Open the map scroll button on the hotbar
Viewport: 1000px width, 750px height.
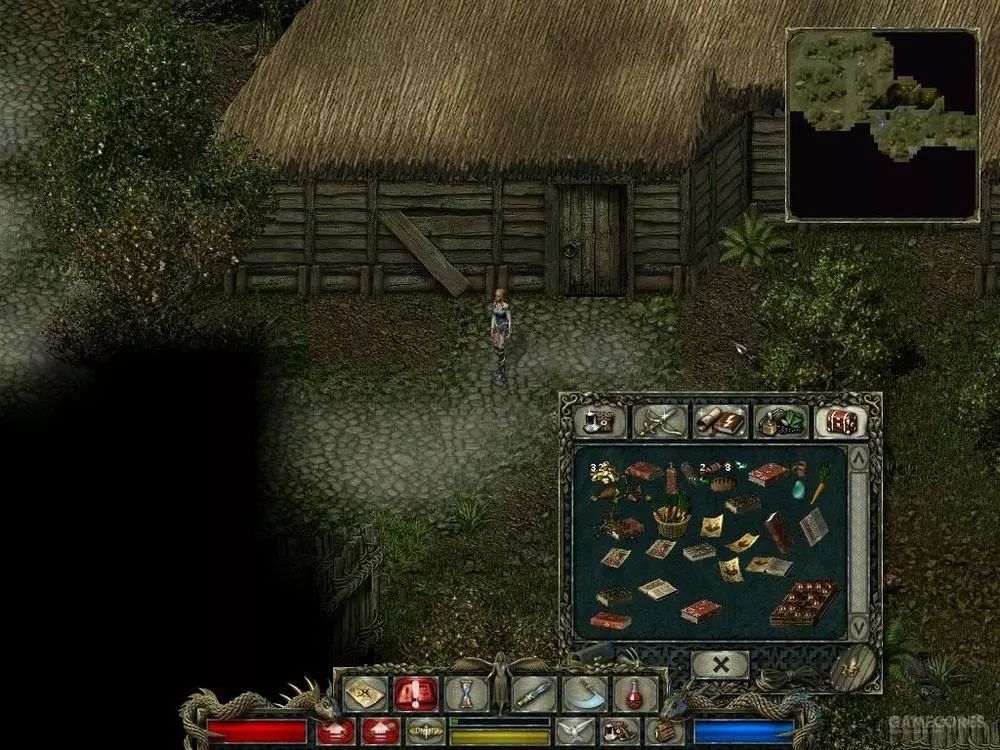pyautogui.click(x=366, y=693)
